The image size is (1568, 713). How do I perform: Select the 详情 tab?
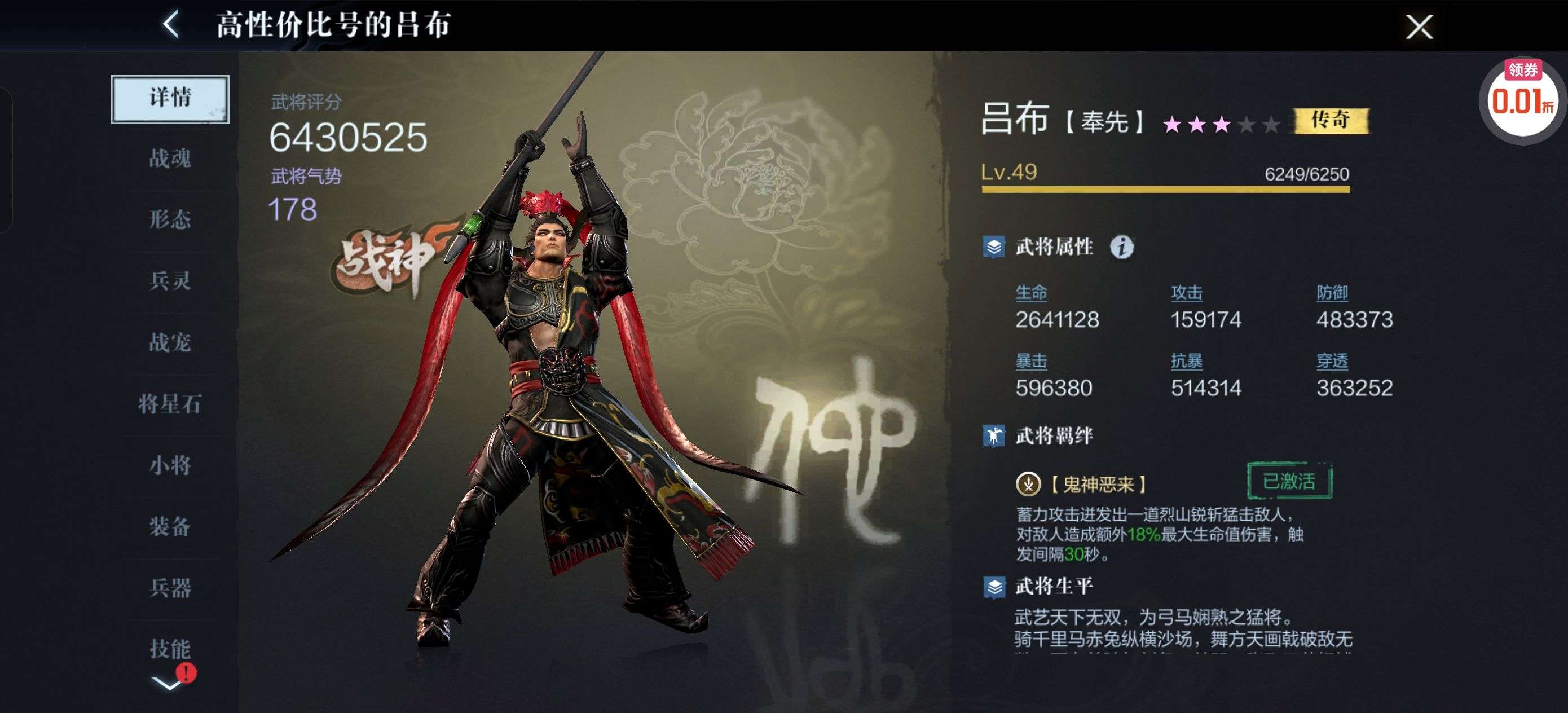coord(170,99)
